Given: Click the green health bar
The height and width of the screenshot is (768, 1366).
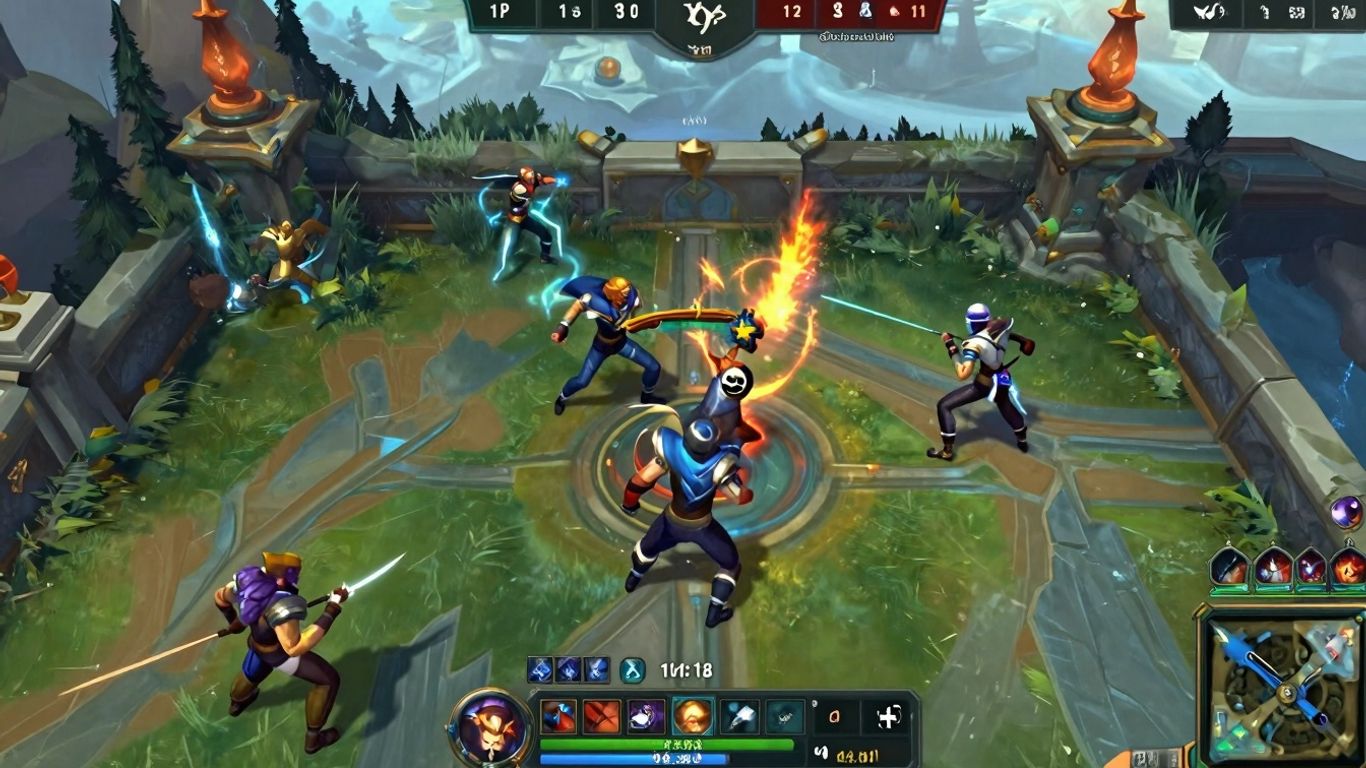Looking at the screenshot, I should click(665, 743).
